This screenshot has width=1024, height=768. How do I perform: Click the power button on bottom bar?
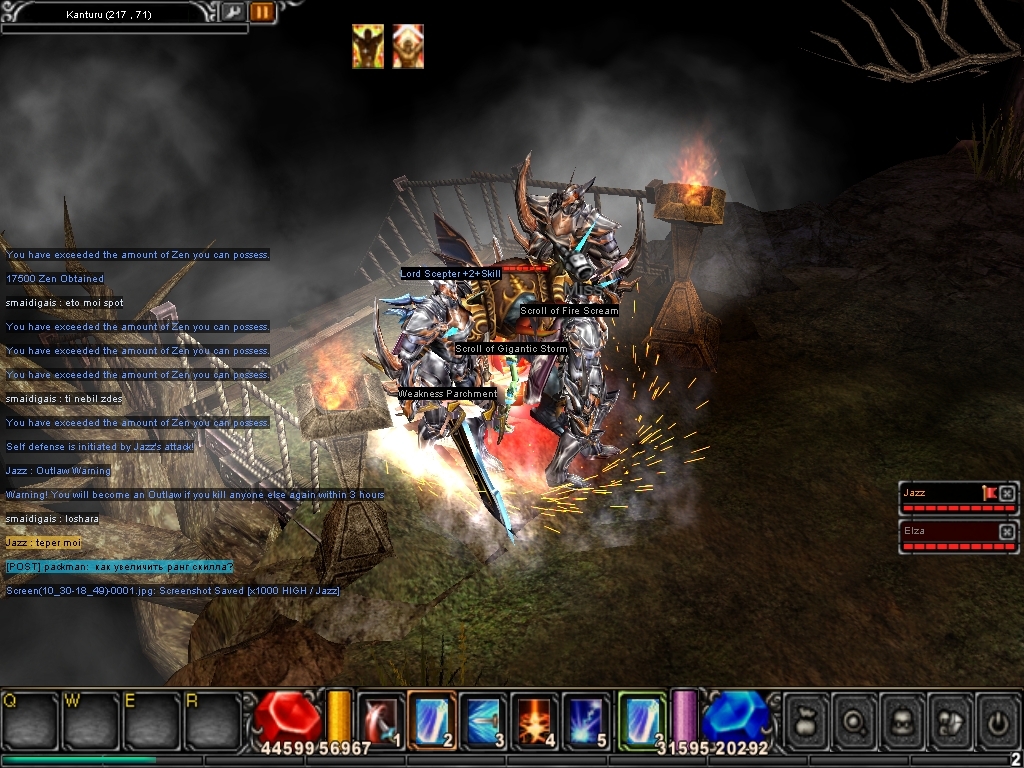[x=998, y=718]
